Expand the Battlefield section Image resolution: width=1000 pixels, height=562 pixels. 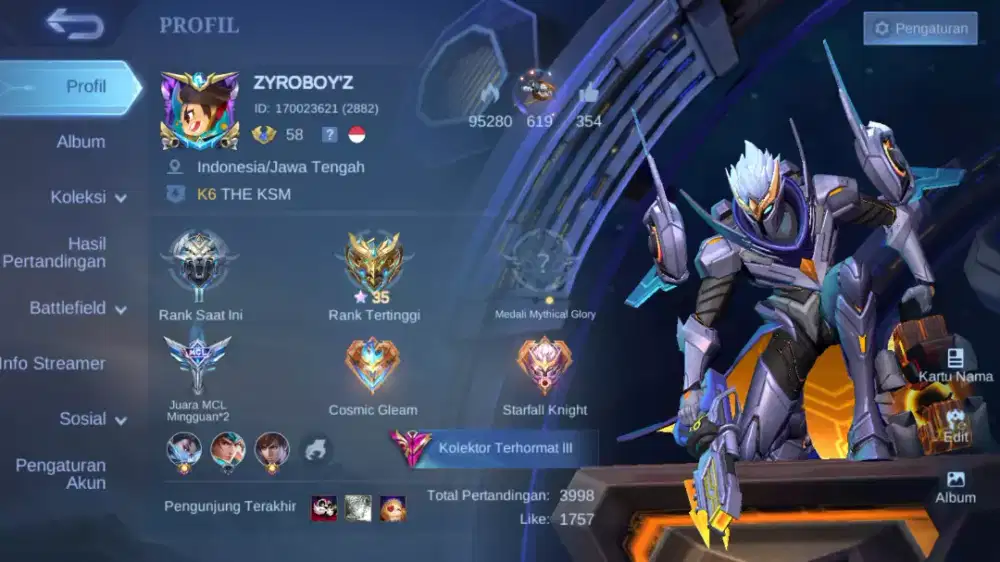tap(78, 308)
